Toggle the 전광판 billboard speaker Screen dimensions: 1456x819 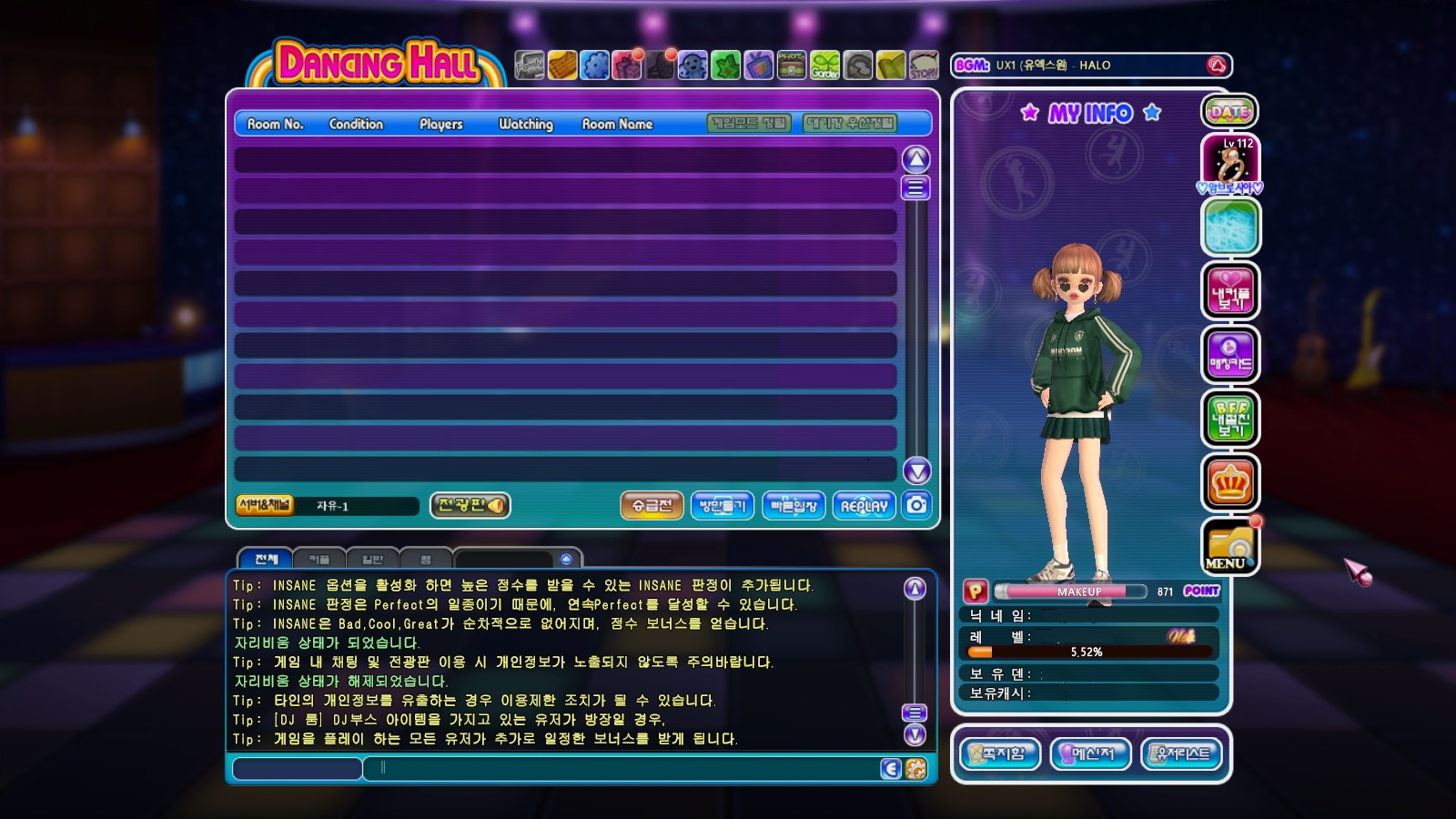pyautogui.click(x=495, y=505)
